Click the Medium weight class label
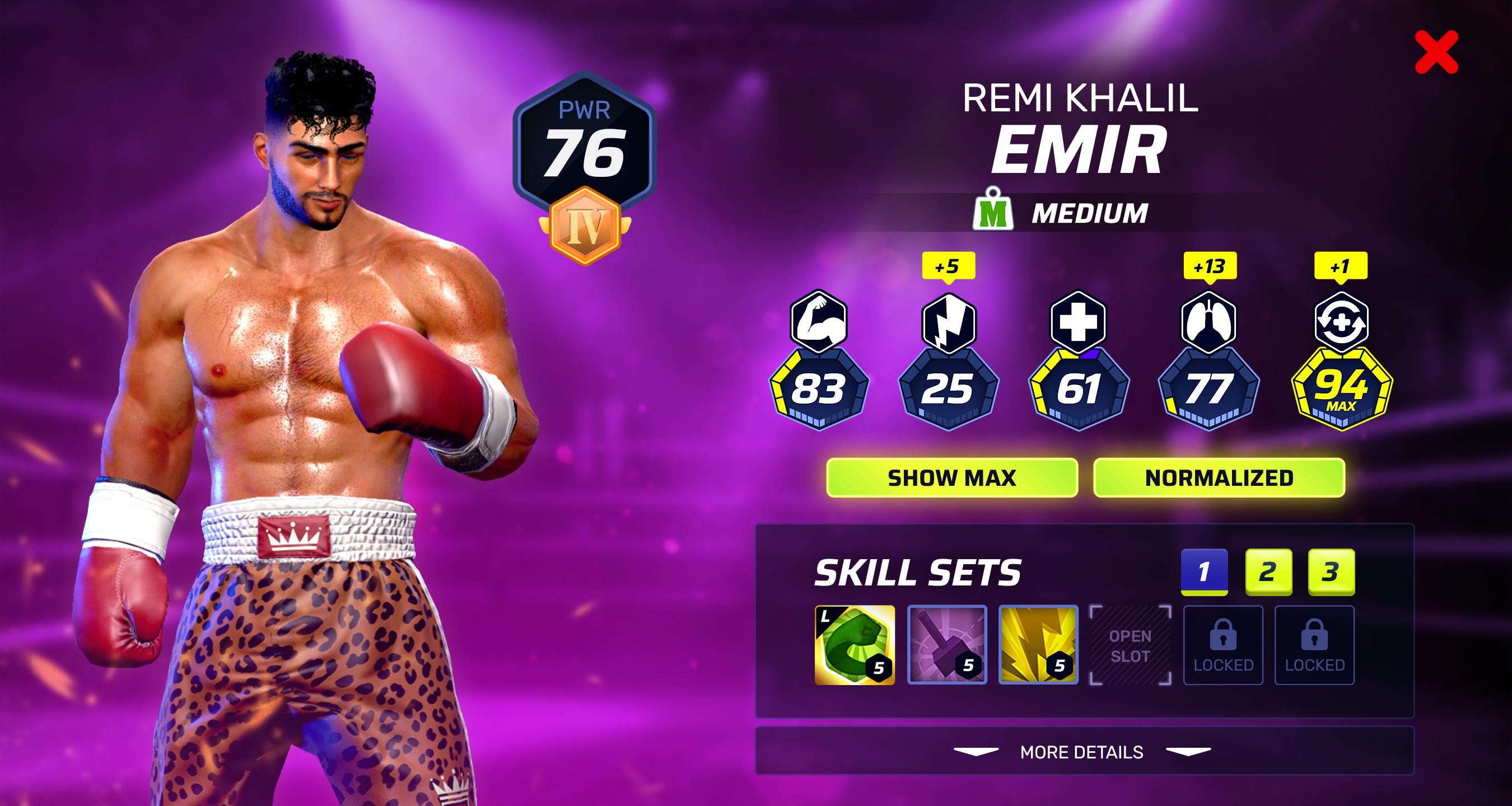Image resolution: width=1512 pixels, height=806 pixels. [x=1062, y=213]
